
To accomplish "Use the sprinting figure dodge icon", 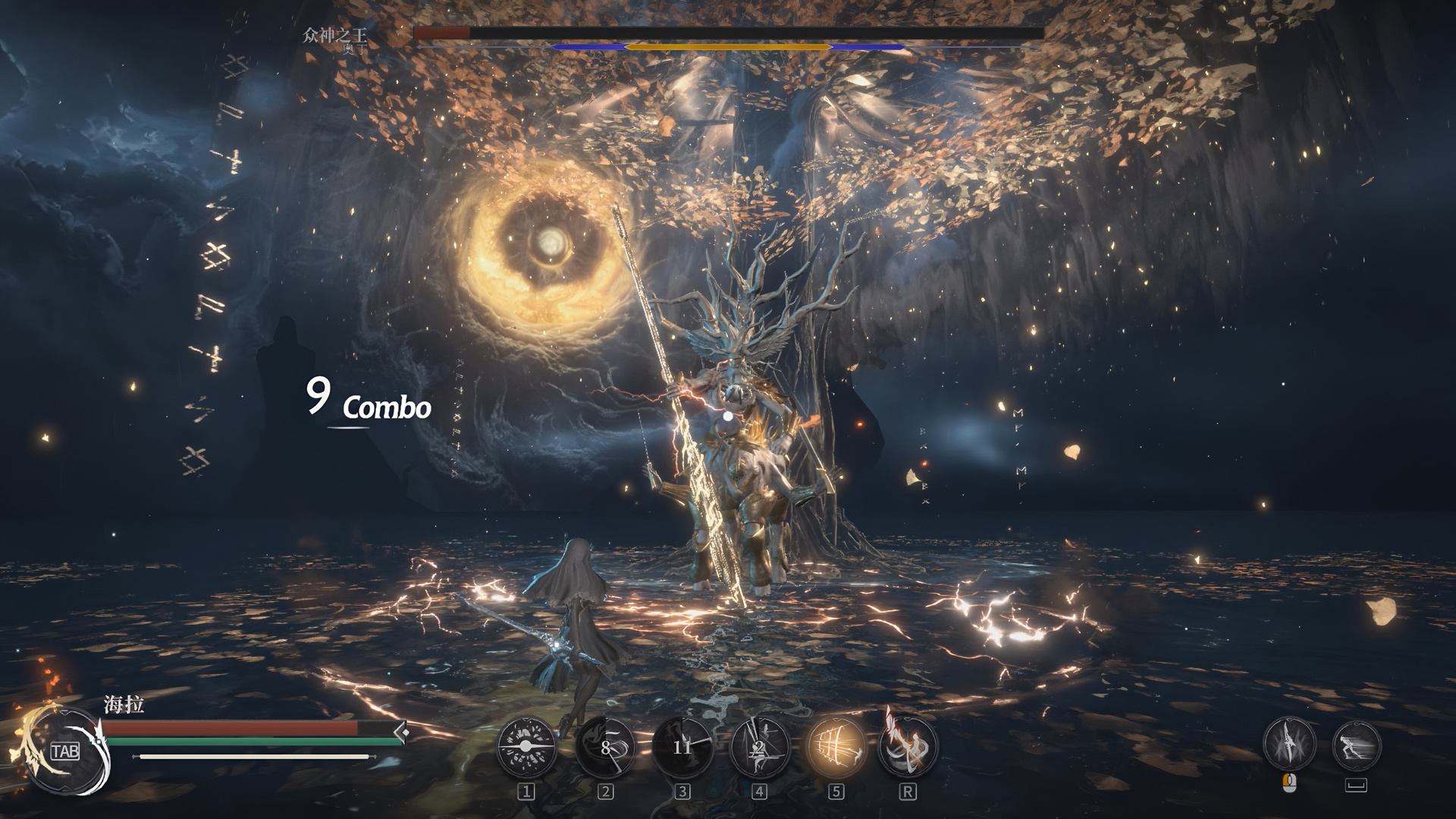I will pos(1356,744).
